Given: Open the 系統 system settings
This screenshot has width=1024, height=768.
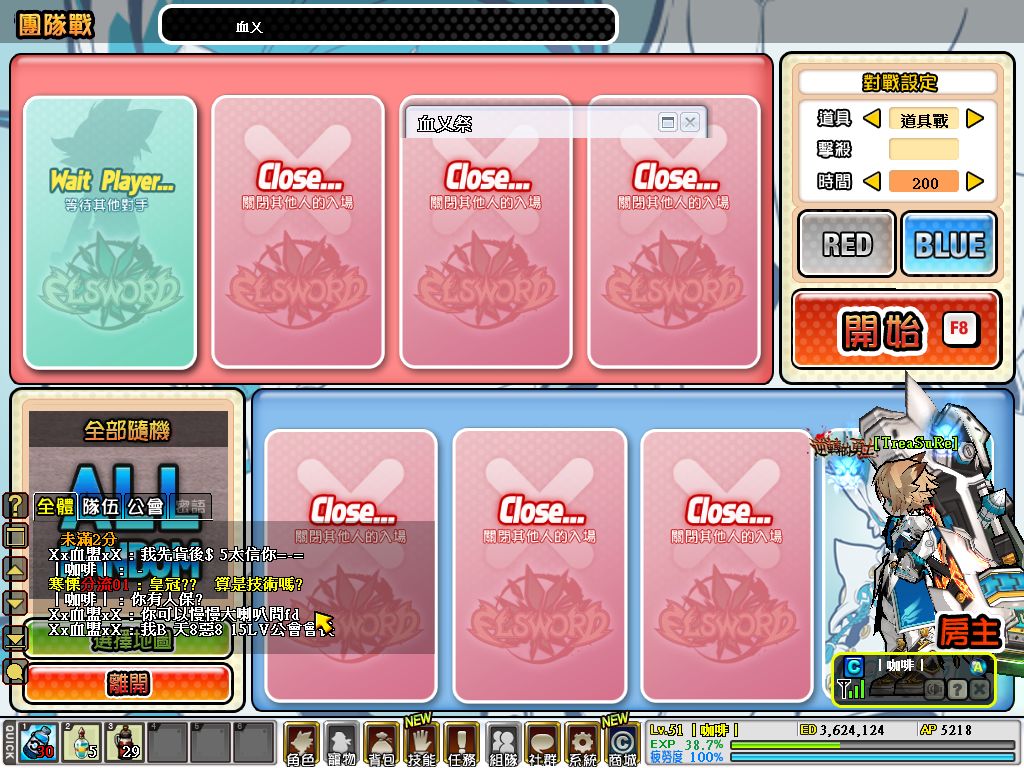Looking at the screenshot, I should (581, 745).
